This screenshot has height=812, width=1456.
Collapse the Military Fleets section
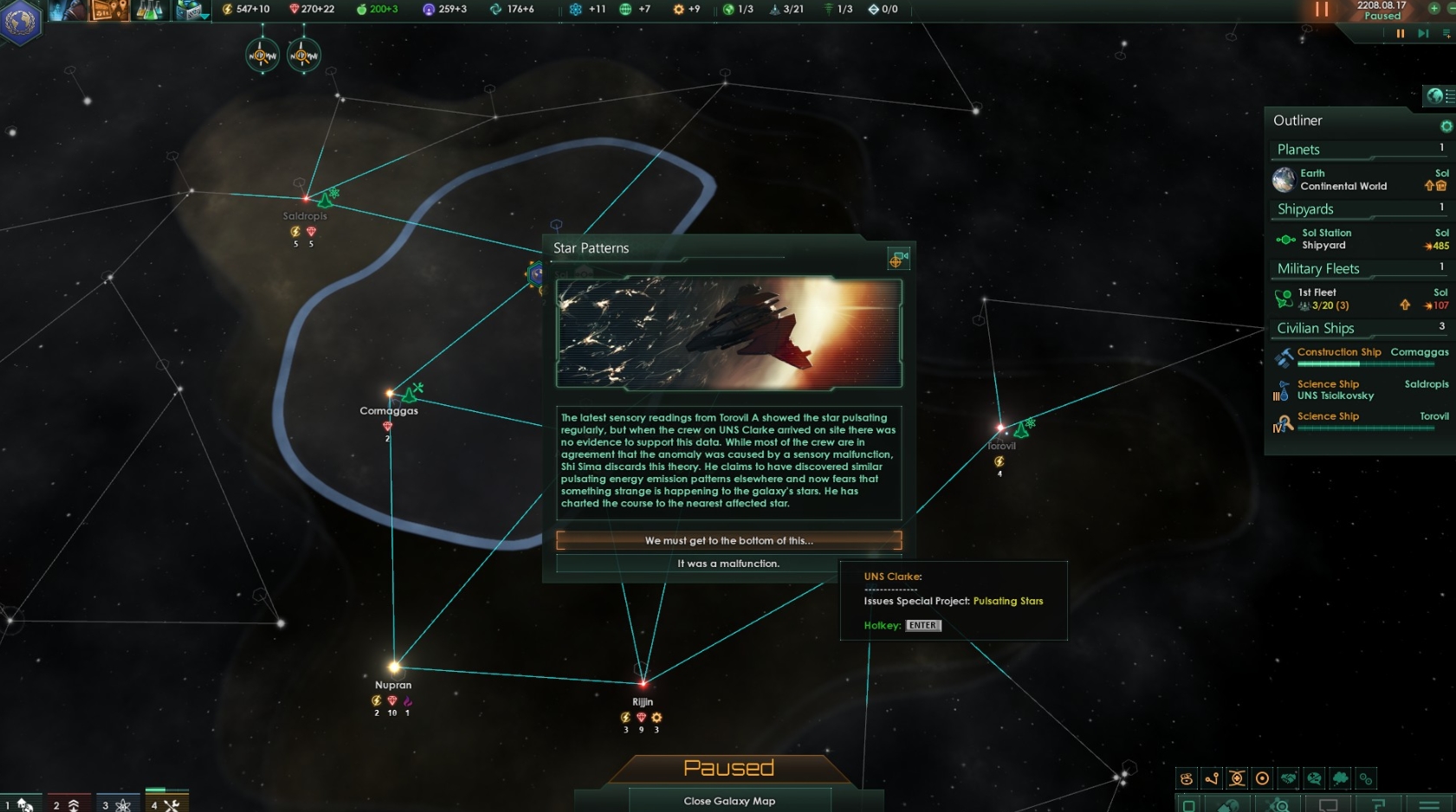point(1319,268)
